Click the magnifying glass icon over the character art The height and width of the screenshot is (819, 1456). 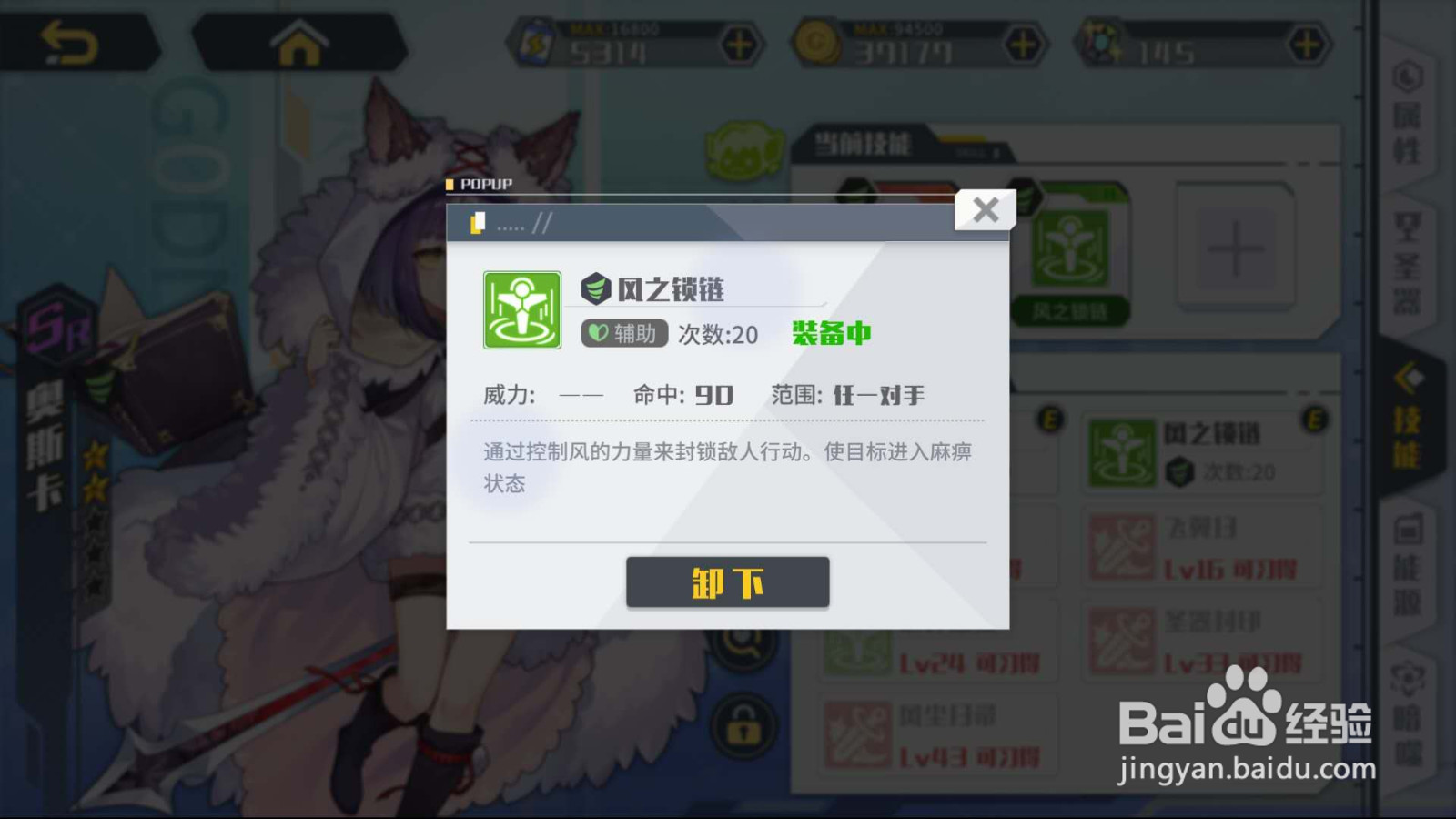click(x=744, y=646)
